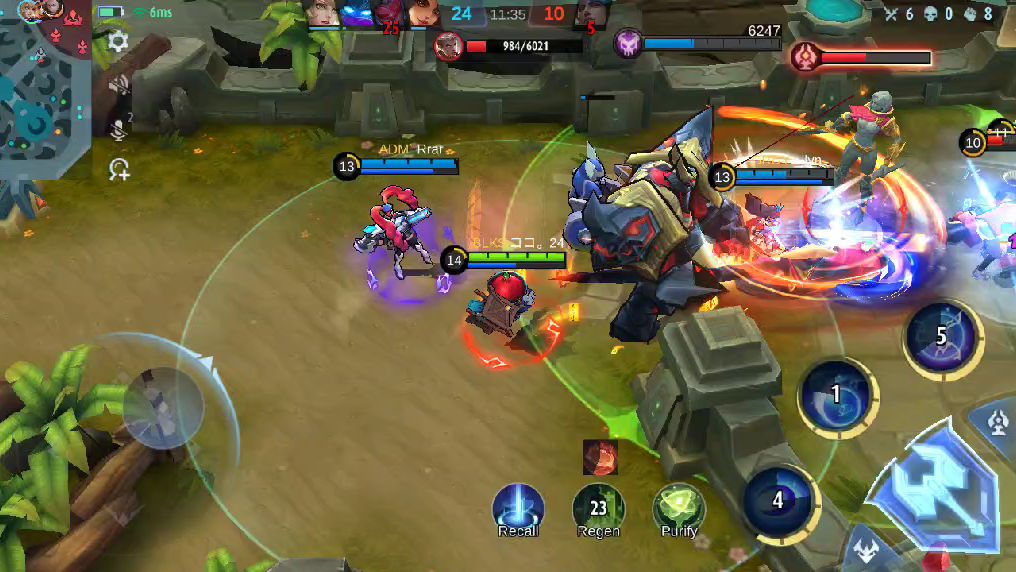Use the Regen ability on cooldown
Screen dimensions: 1016x572
pyautogui.click(x=598, y=508)
